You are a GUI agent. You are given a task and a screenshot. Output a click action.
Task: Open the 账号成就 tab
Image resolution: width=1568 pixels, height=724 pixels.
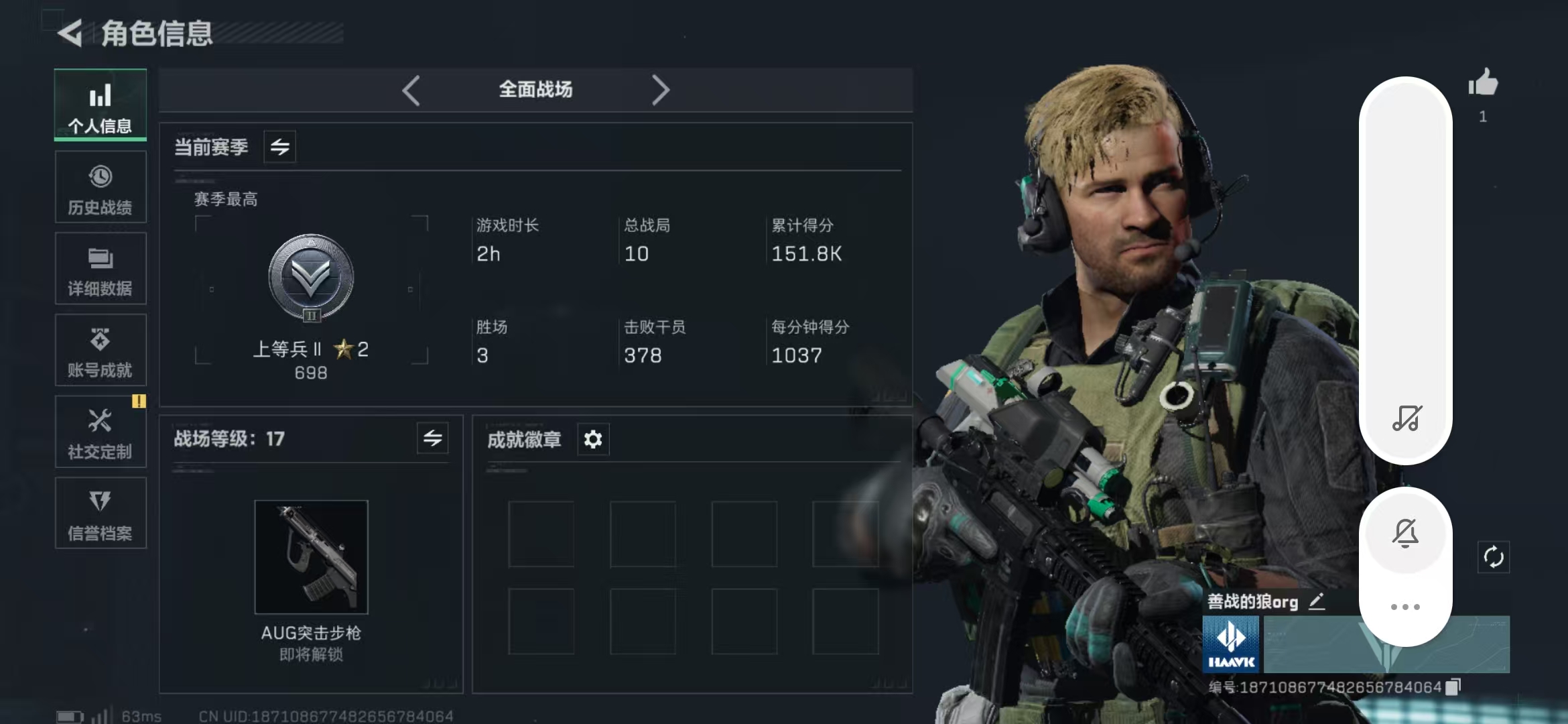pos(101,351)
